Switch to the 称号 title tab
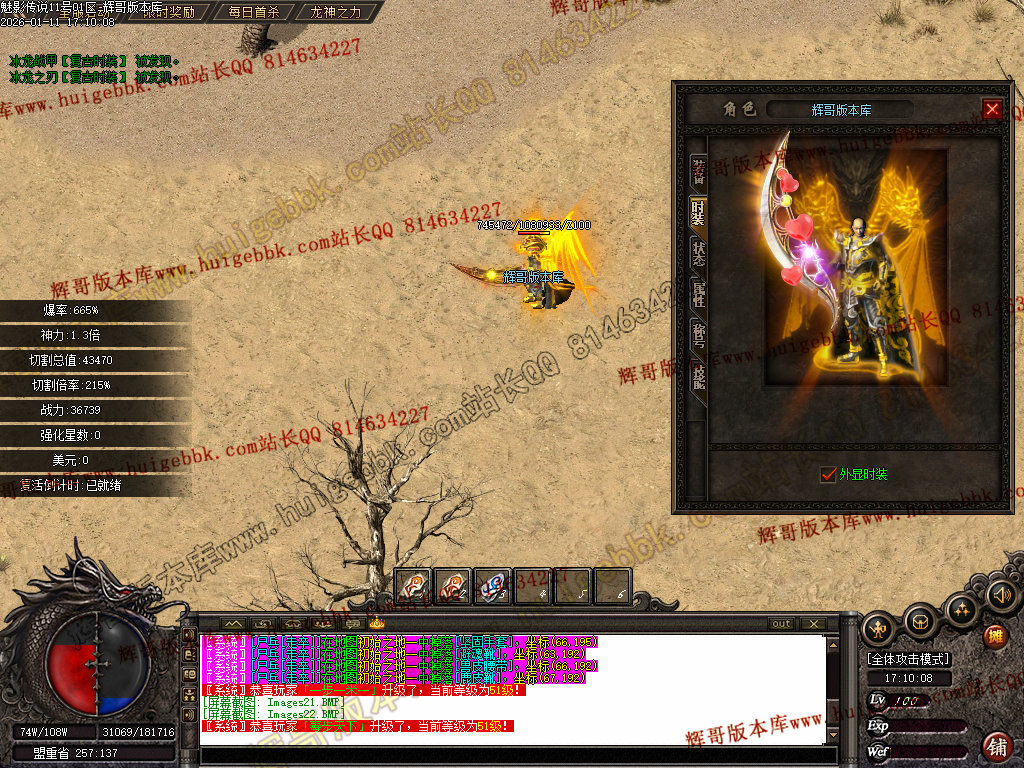This screenshot has width=1024, height=768. (x=699, y=334)
